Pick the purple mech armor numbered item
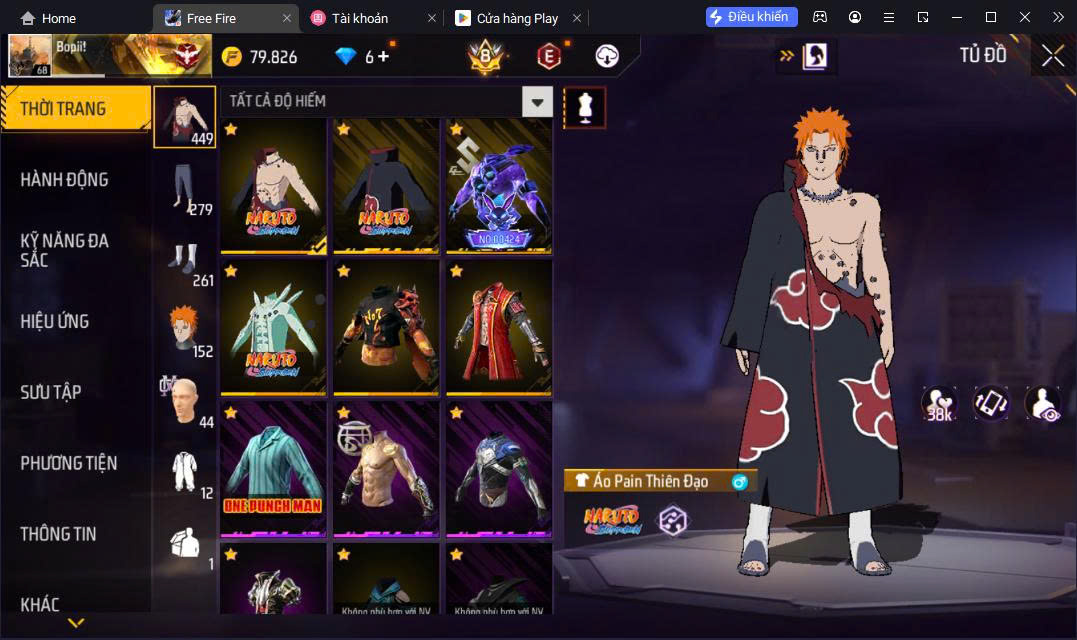 pos(499,185)
